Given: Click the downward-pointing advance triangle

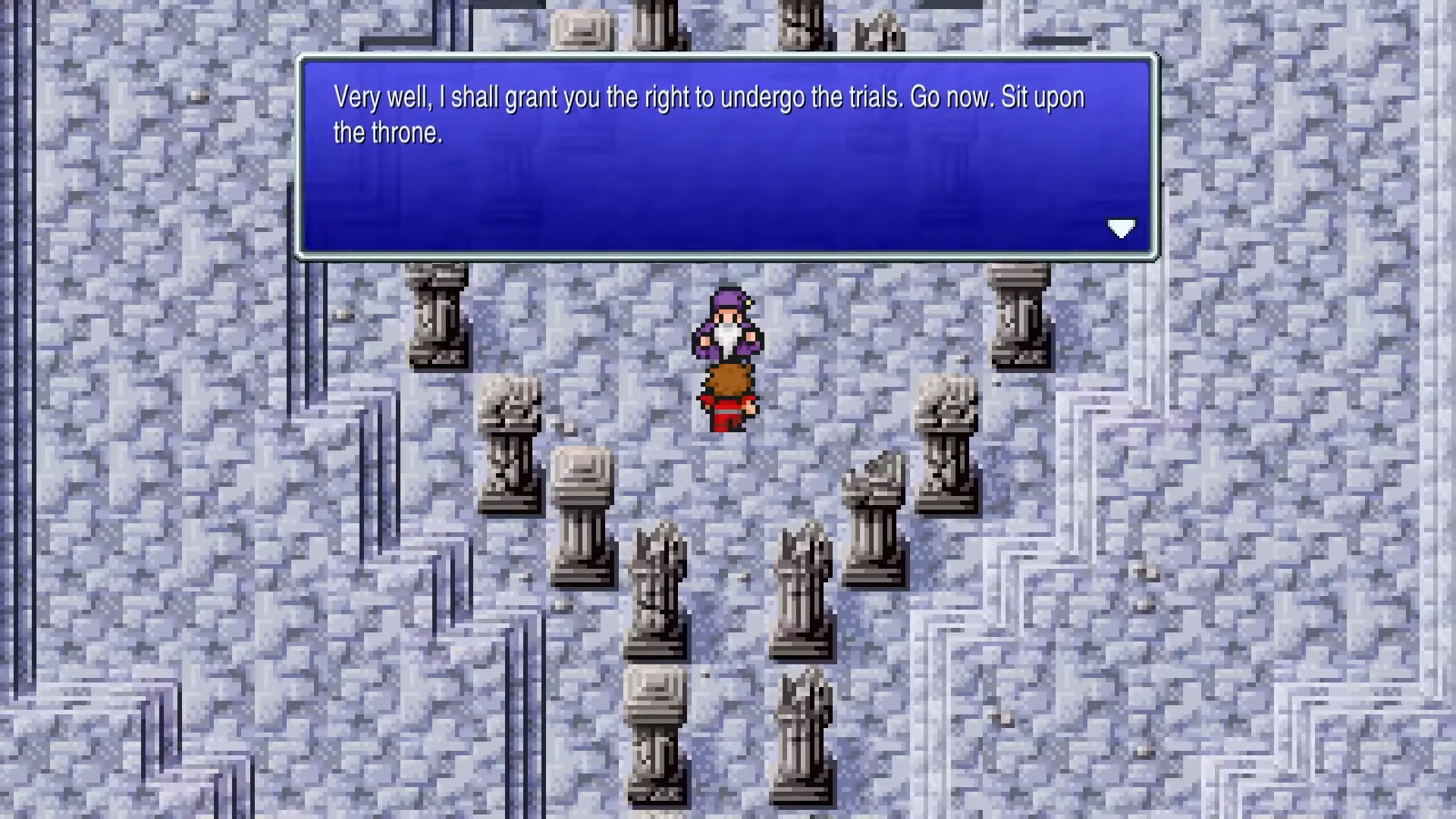Looking at the screenshot, I should pyautogui.click(x=1121, y=228).
